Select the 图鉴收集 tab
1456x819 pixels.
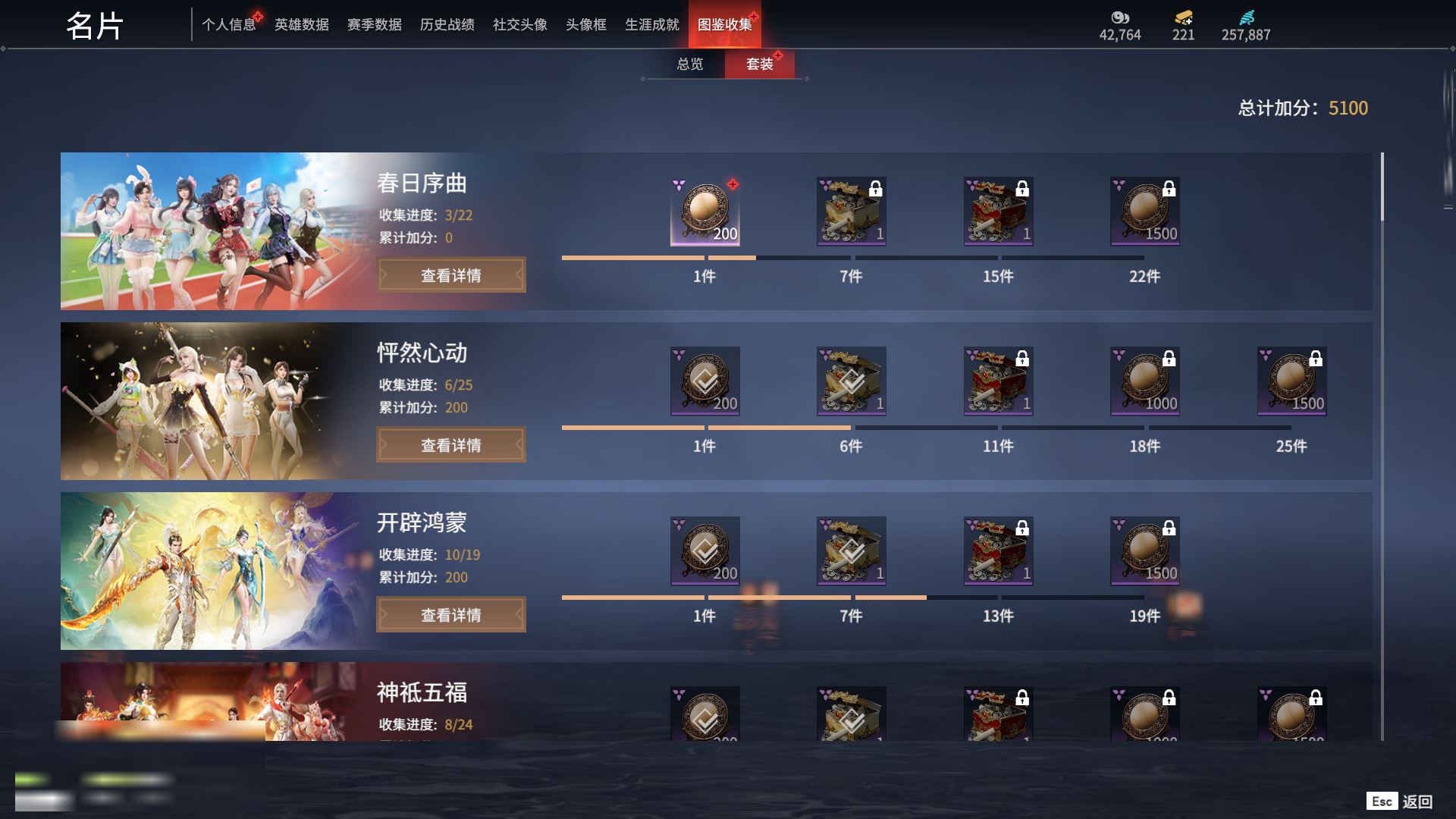pos(724,25)
